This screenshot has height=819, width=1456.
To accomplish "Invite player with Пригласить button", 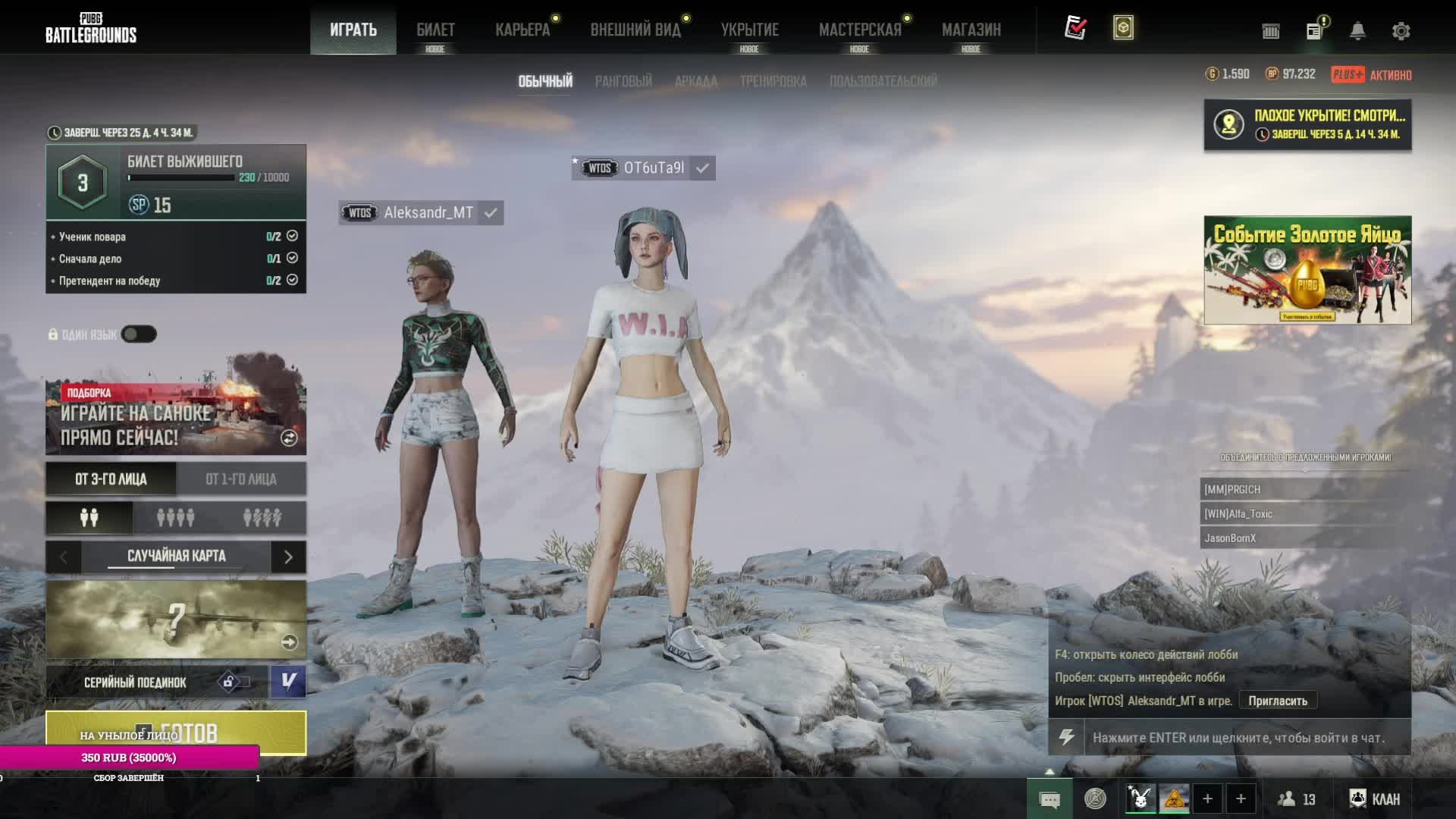I will pyautogui.click(x=1278, y=701).
